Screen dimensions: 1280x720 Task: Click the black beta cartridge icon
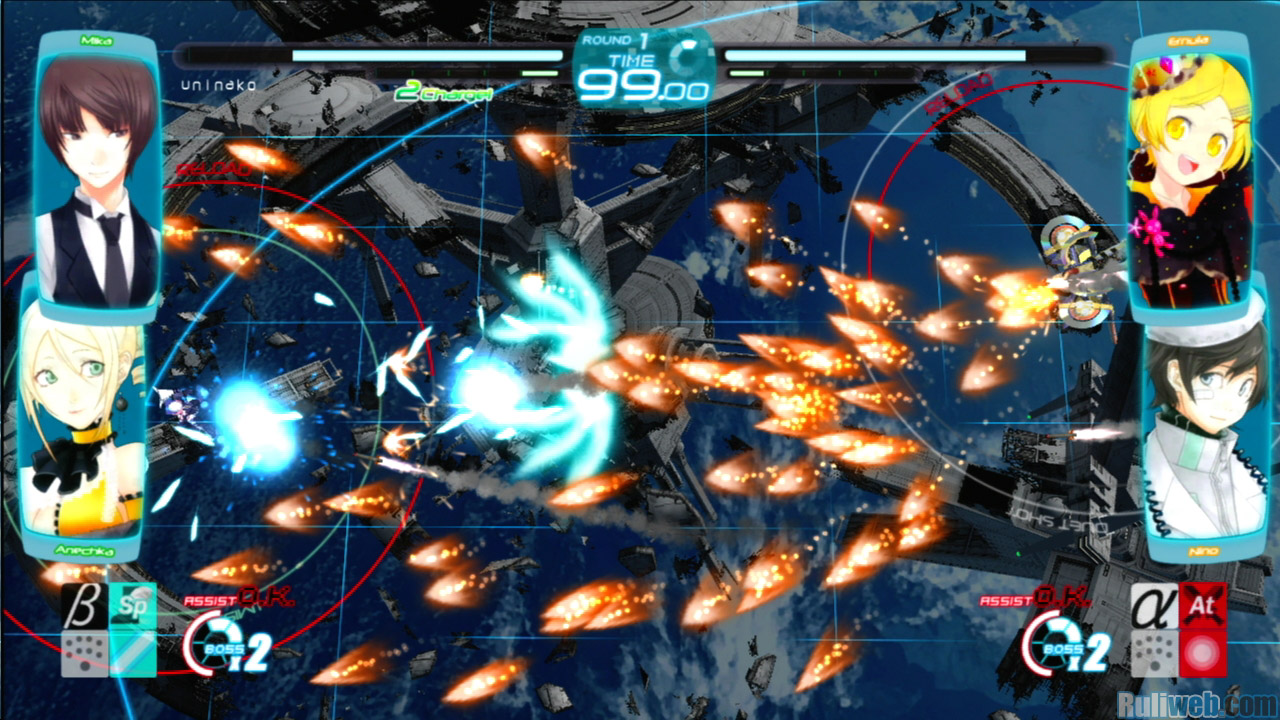84,605
